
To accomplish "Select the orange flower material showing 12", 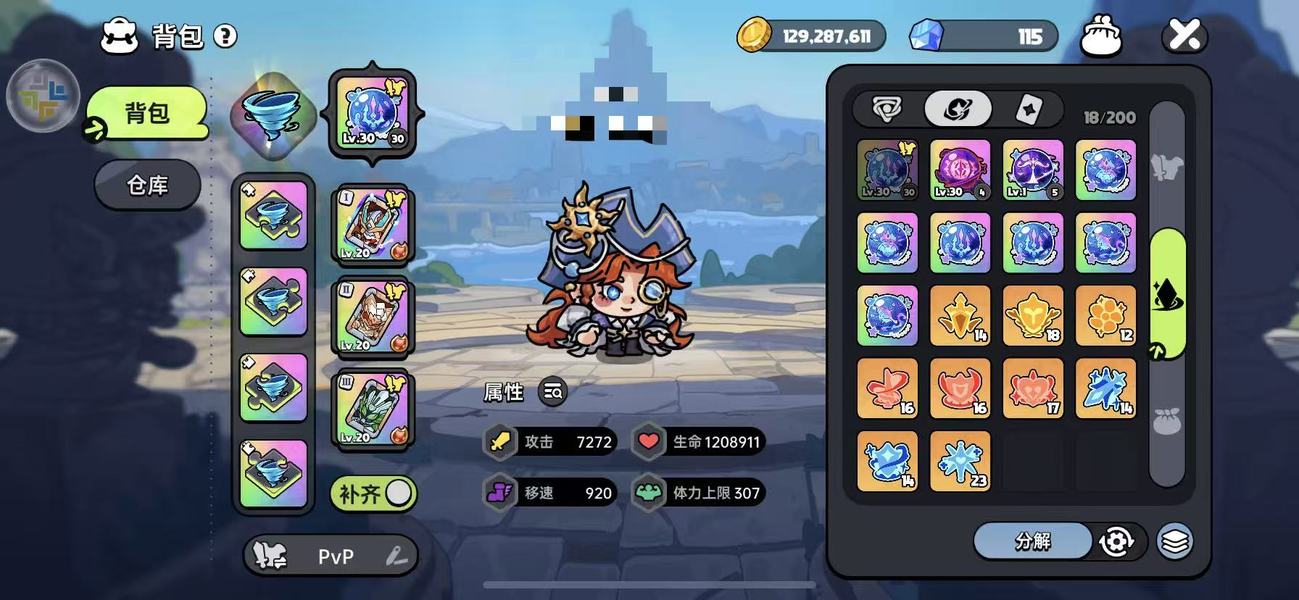I will tap(1105, 316).
